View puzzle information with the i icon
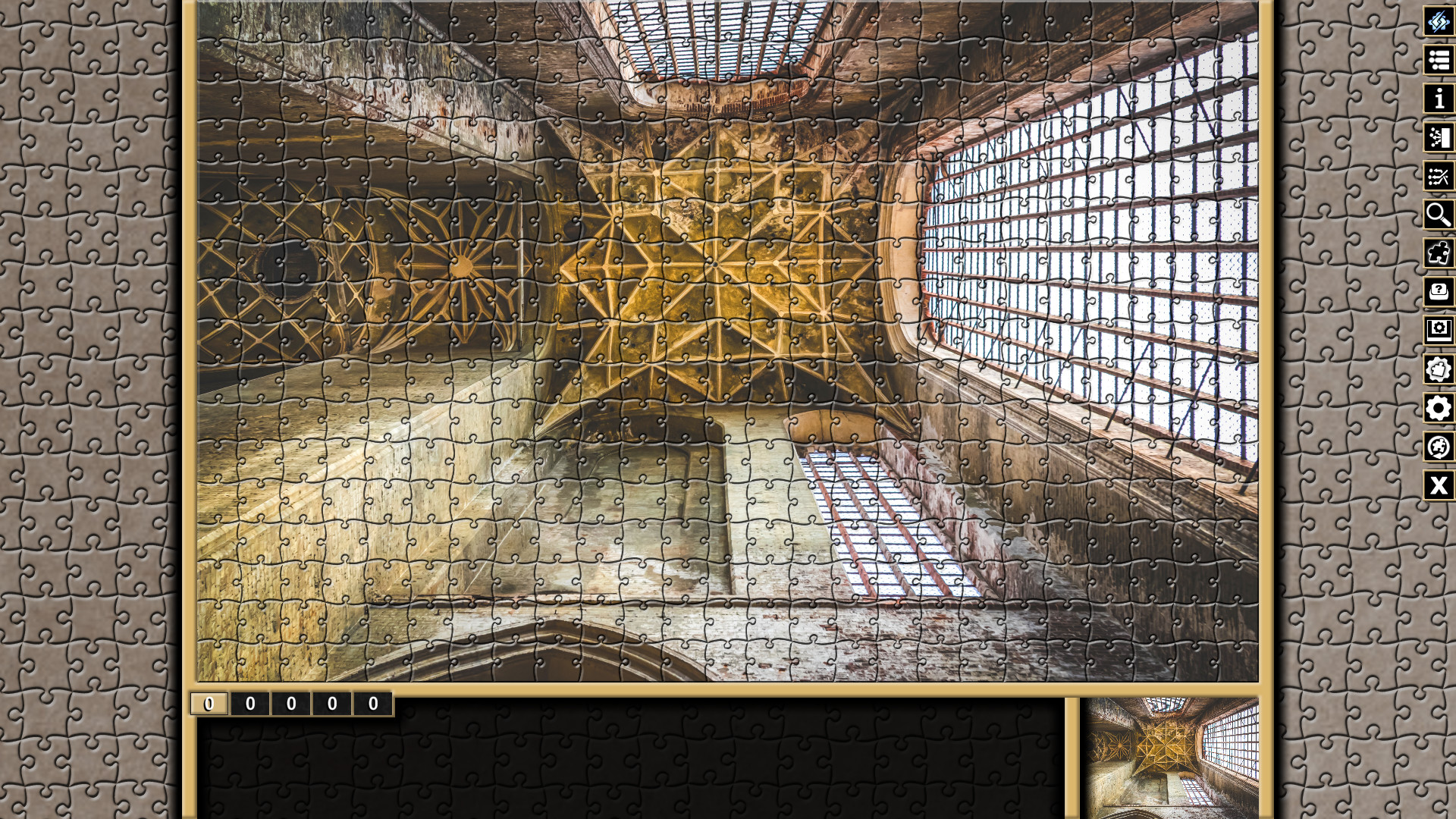The height and width of the screenshot is (819, 1456). click(1439, 99)
